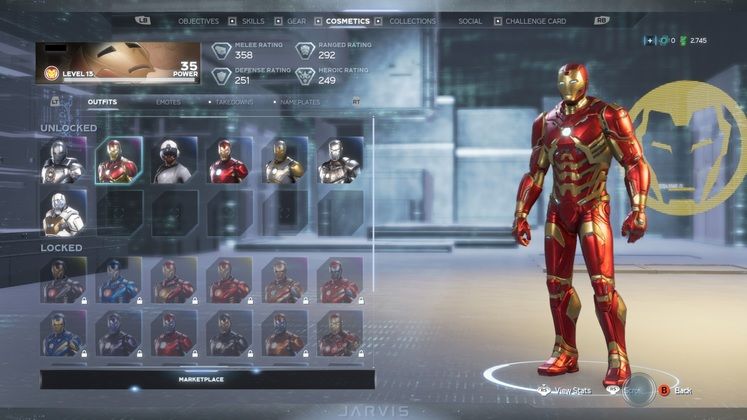This screenshot has height=420, width=747.
Task: Open the Challenge Card tab
Action: coord(535,21)
